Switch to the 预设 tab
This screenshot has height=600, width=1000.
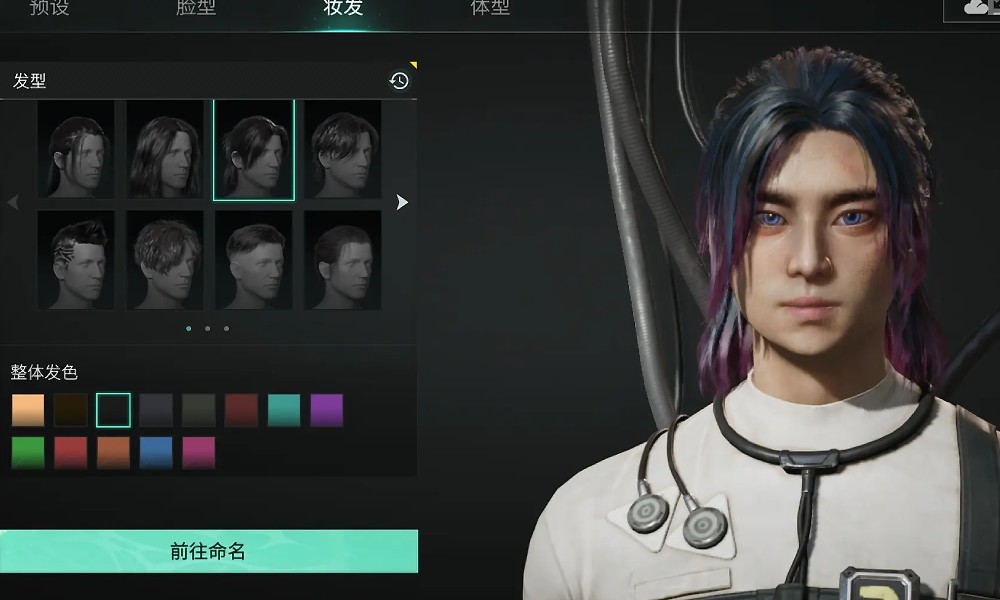click(48, 9)
